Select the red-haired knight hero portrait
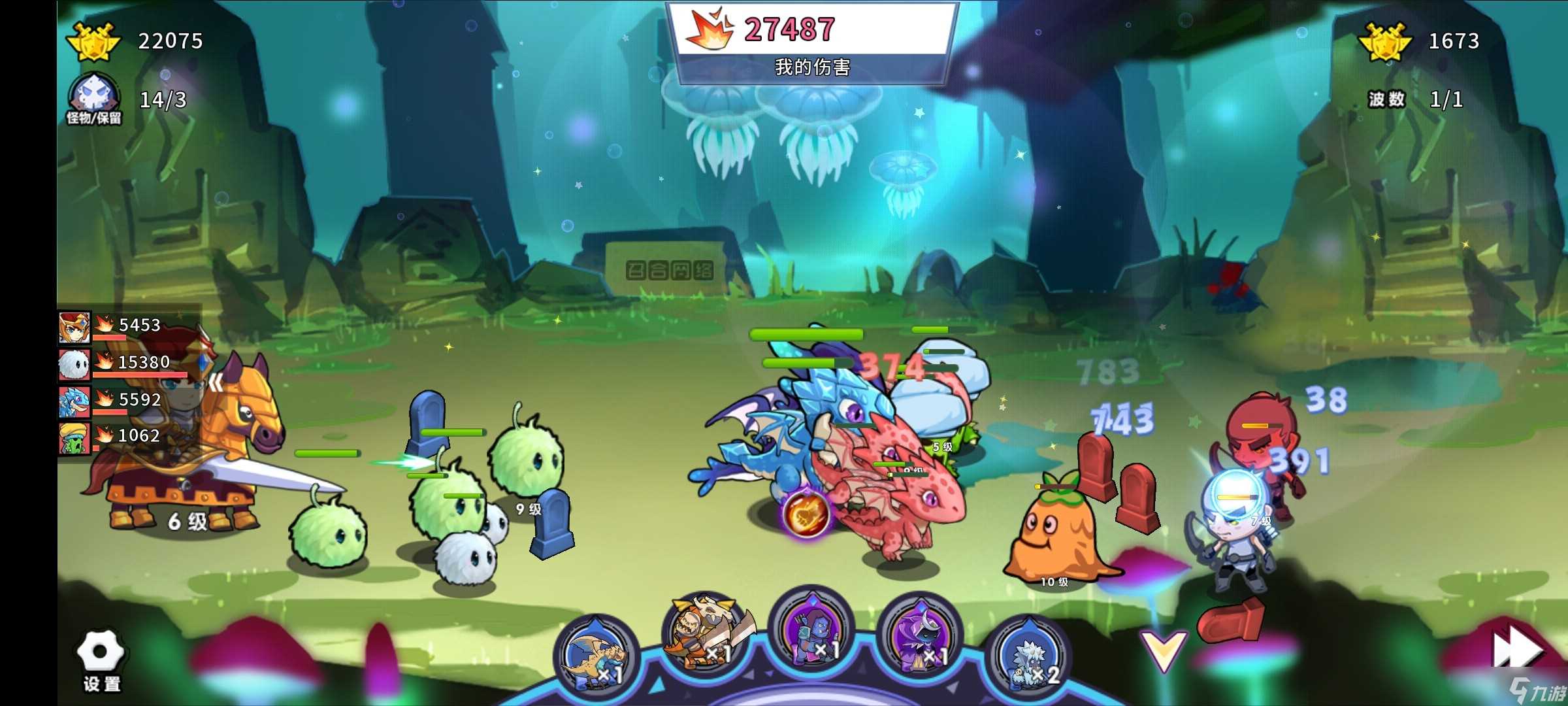The height and width of the screenshot is (706, 1568). tap(74, 328)
